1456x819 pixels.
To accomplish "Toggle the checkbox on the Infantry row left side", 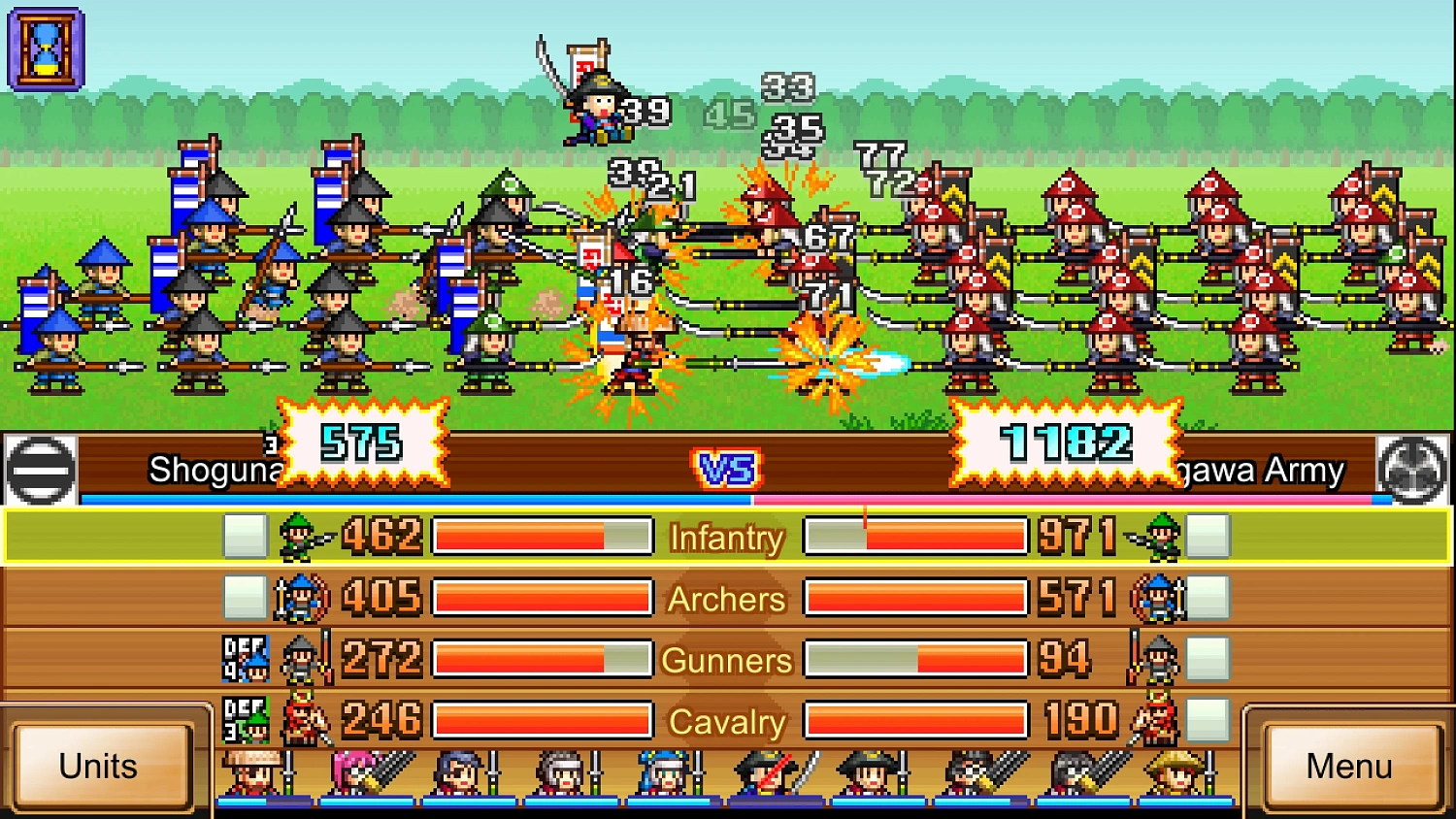I will [x=243, y=535].
